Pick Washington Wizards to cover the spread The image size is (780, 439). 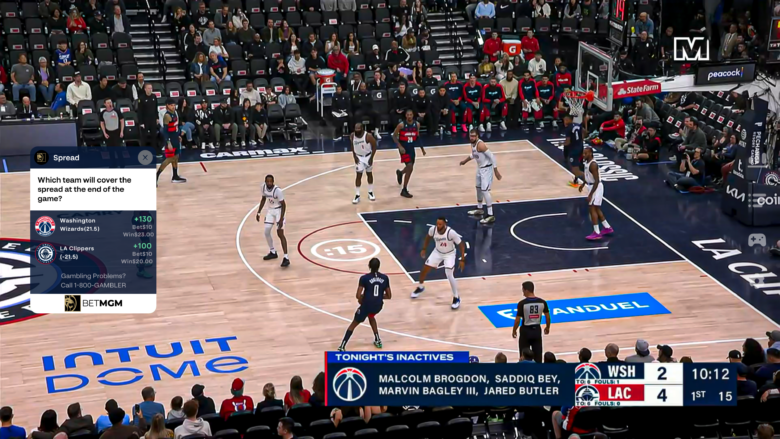(93, 225)
